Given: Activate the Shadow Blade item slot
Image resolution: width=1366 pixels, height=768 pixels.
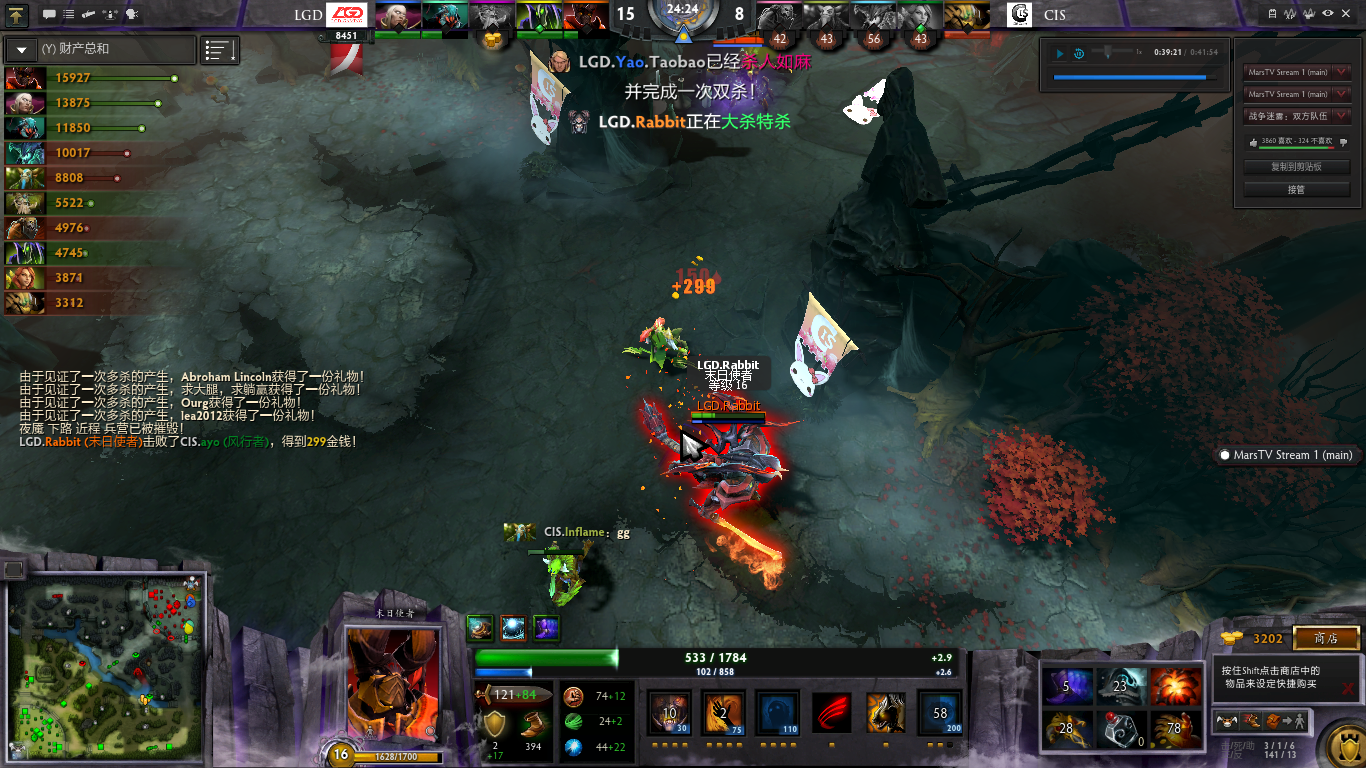Looking at the screenshot, I should (1066, 686).
